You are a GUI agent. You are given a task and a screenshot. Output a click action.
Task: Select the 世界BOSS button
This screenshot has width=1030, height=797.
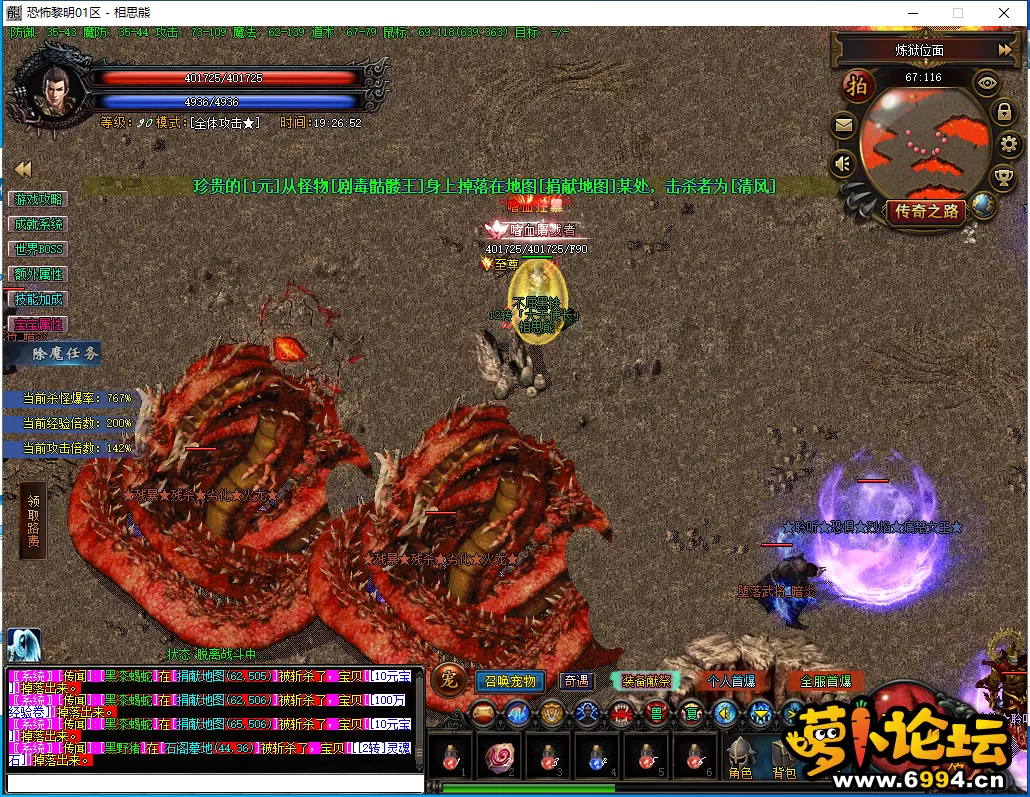(38, 249)
